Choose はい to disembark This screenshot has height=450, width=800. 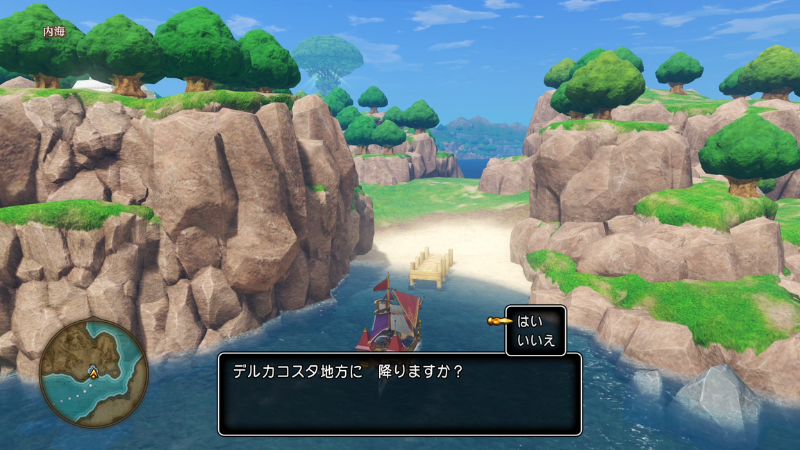click(529, 321)
